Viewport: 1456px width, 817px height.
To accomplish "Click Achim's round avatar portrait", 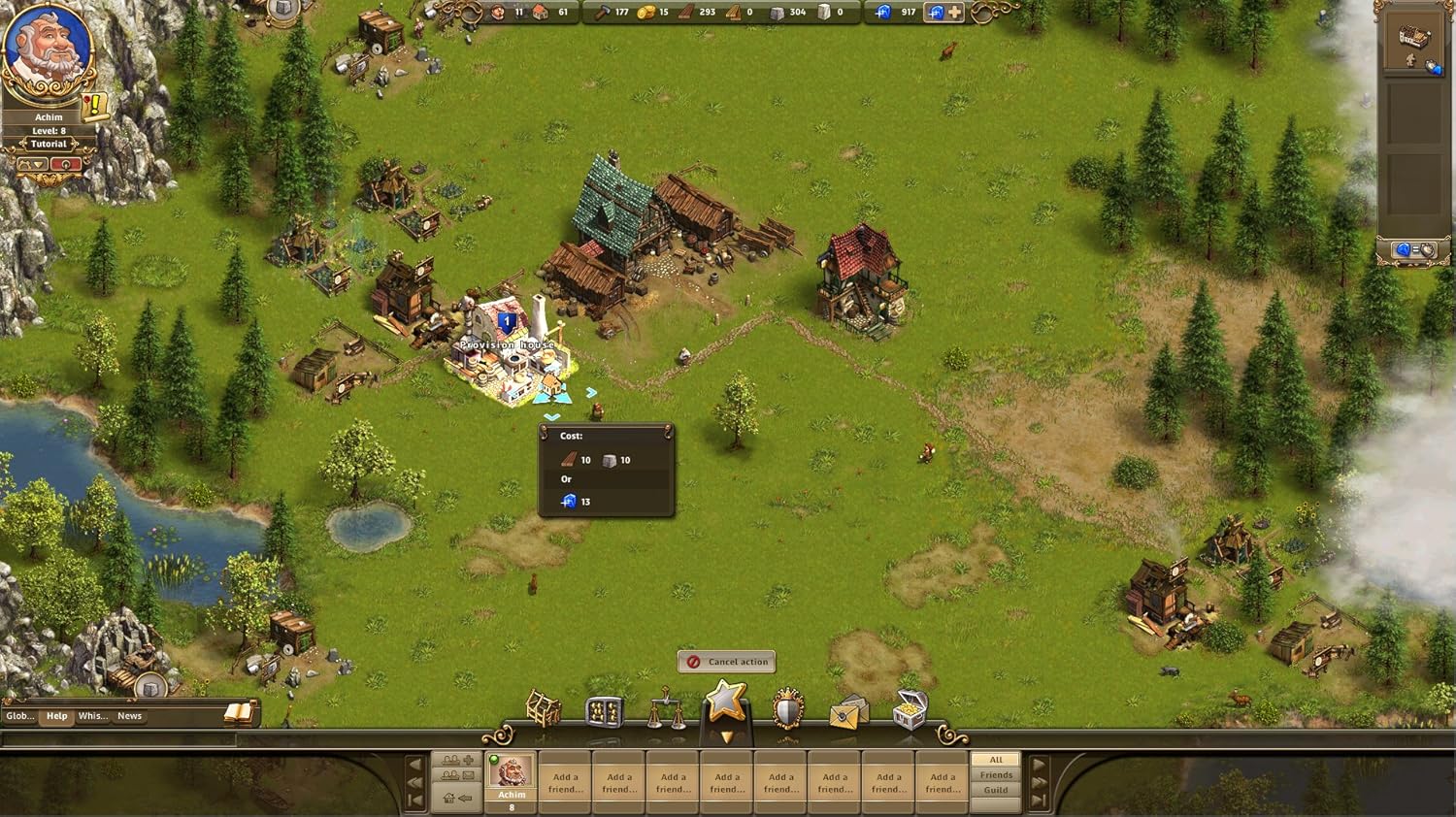I will pos(48,49).
